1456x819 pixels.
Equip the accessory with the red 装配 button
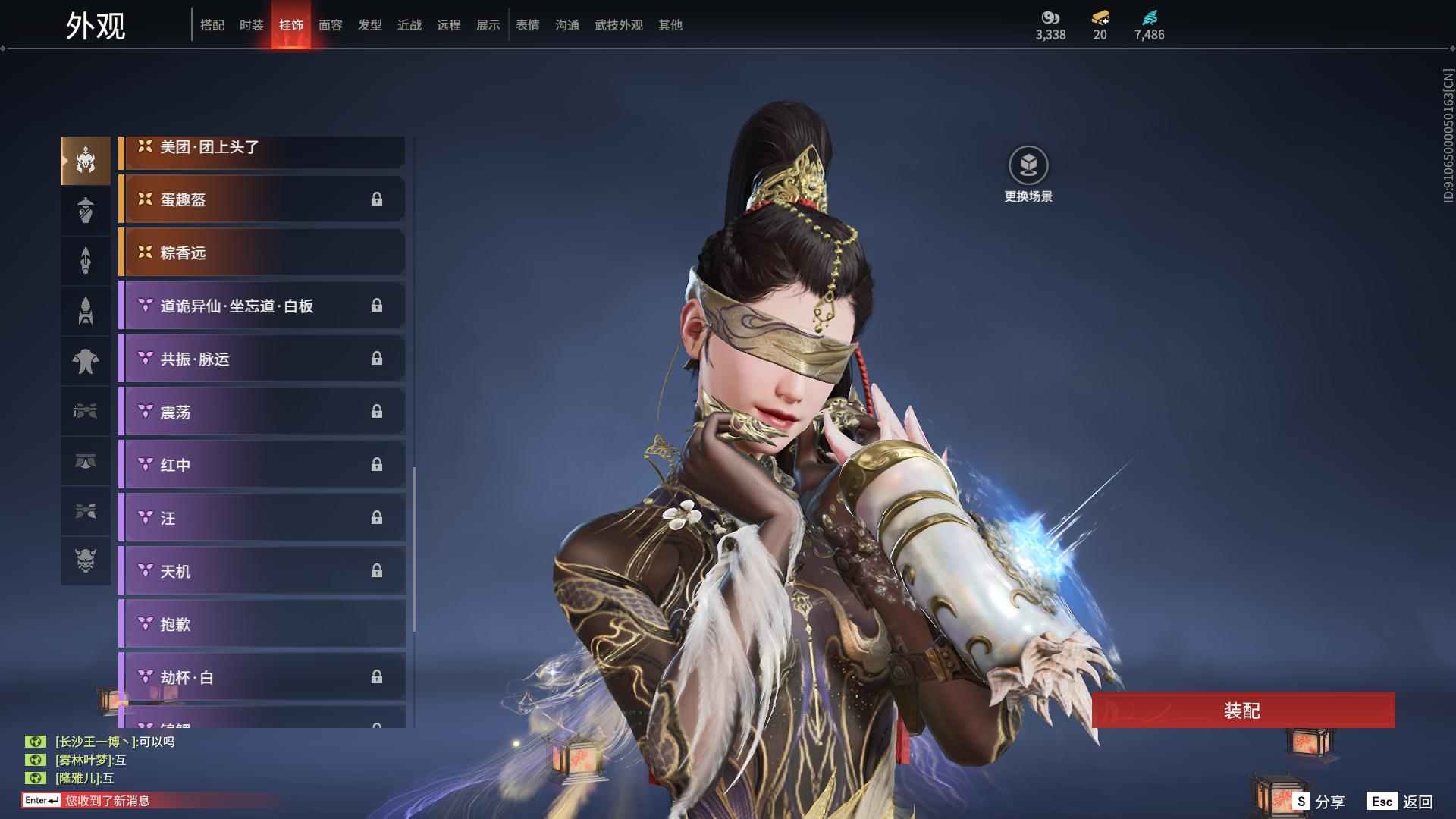coord(1242,711)
